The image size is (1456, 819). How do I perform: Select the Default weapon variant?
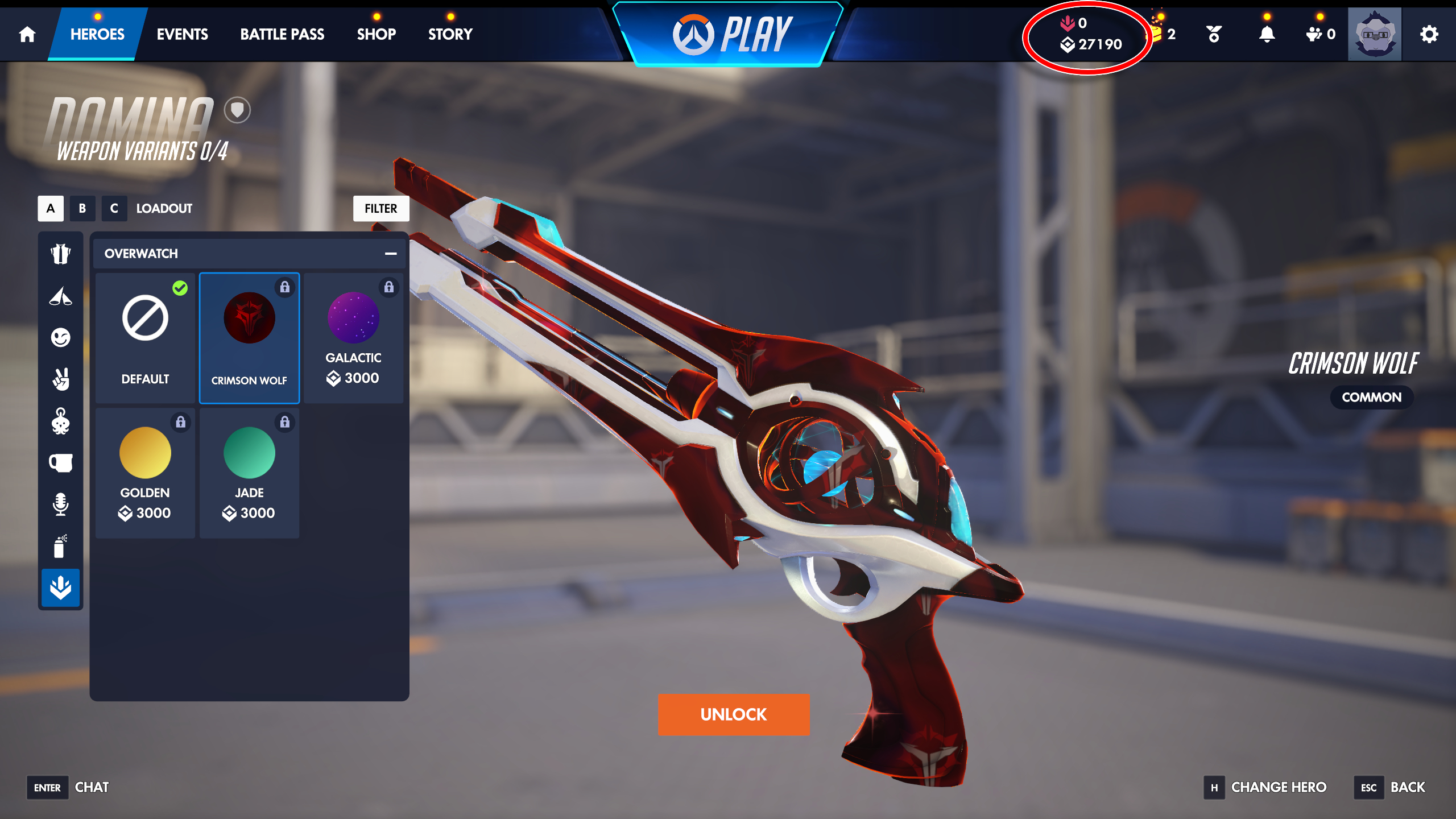[x=144, y=337]
